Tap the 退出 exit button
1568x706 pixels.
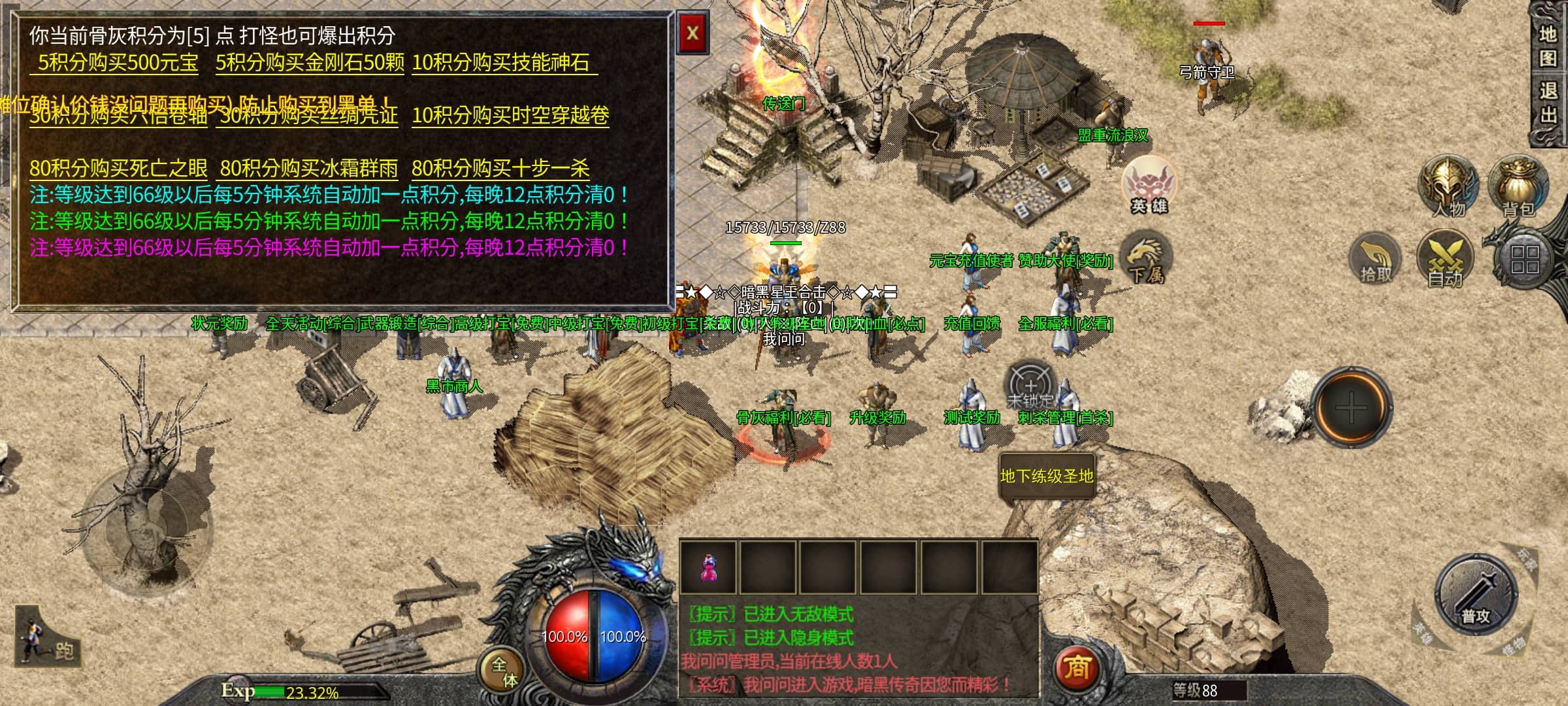click(x=1547, y=103)
